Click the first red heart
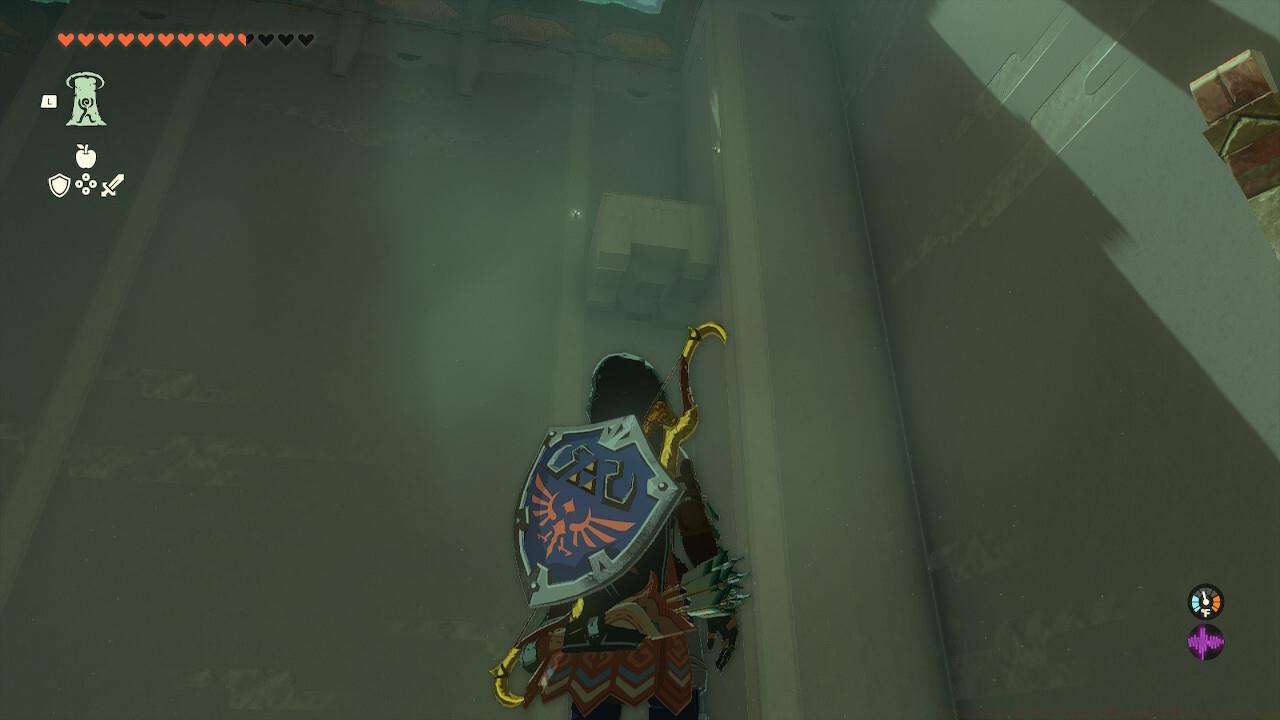This screenshot has width=1280, height=720. pyautogui.click(x=66, y=39)
